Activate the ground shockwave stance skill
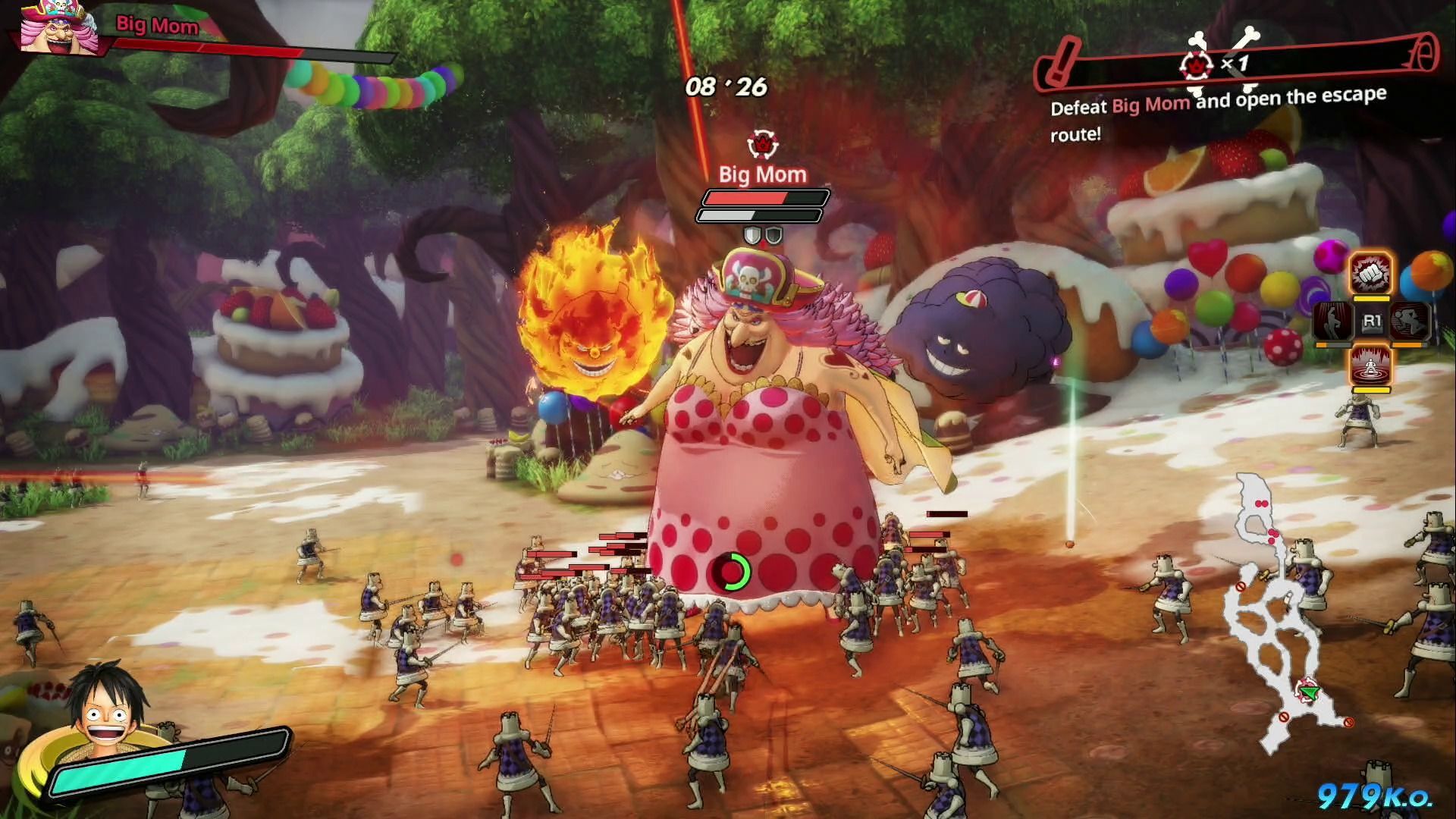This screenshot has width=1456, height=819. (1371, 366)
